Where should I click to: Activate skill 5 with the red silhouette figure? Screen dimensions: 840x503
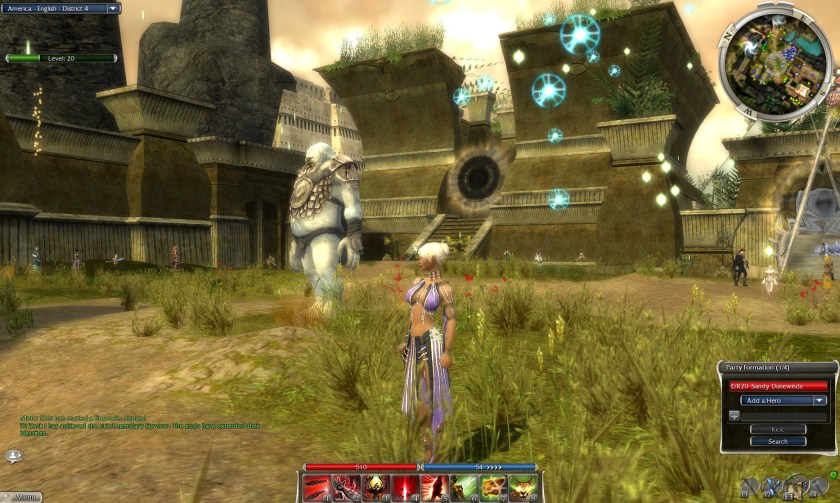tap(436, 488)
